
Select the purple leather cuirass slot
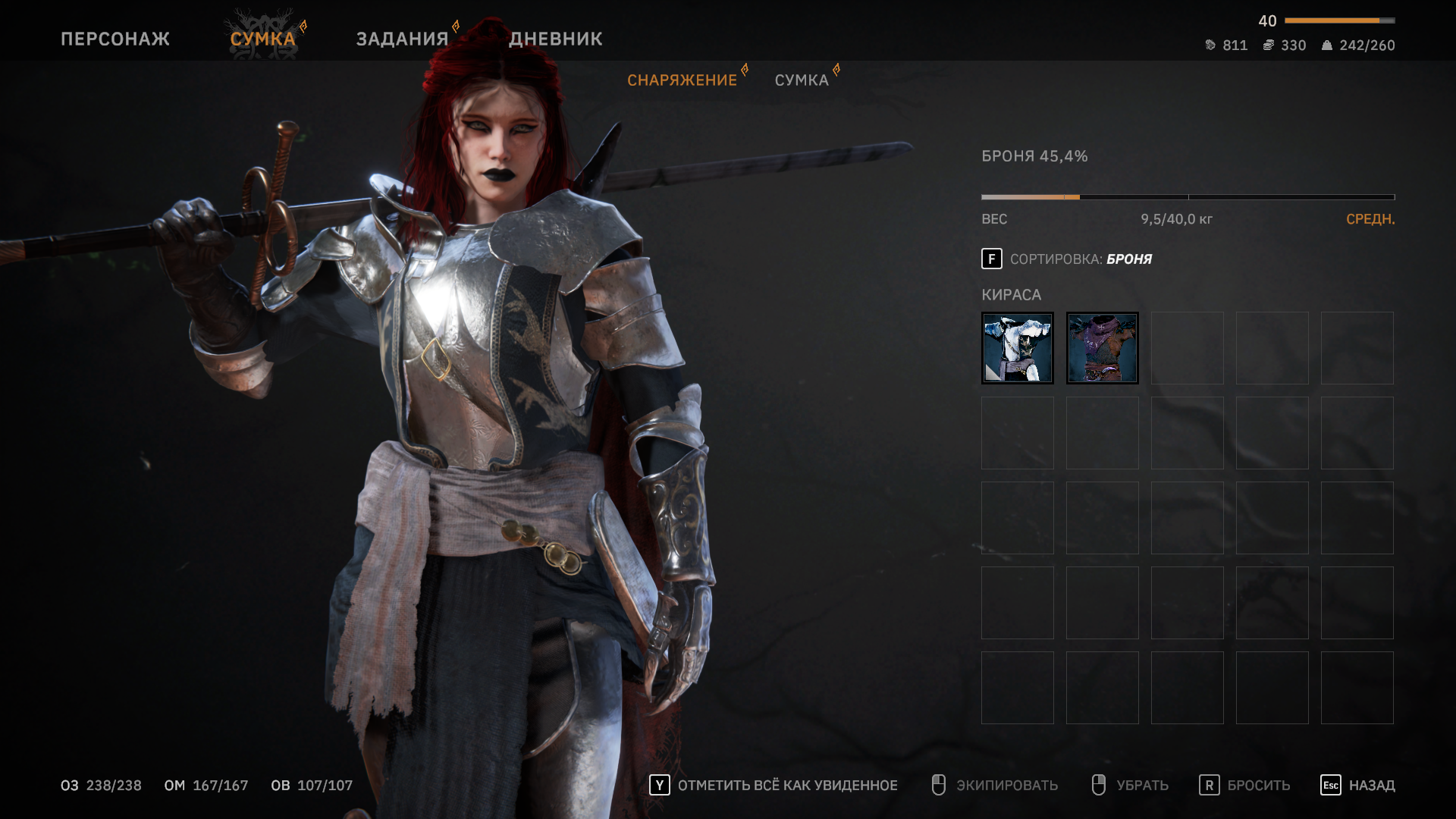pos(1102,348)
